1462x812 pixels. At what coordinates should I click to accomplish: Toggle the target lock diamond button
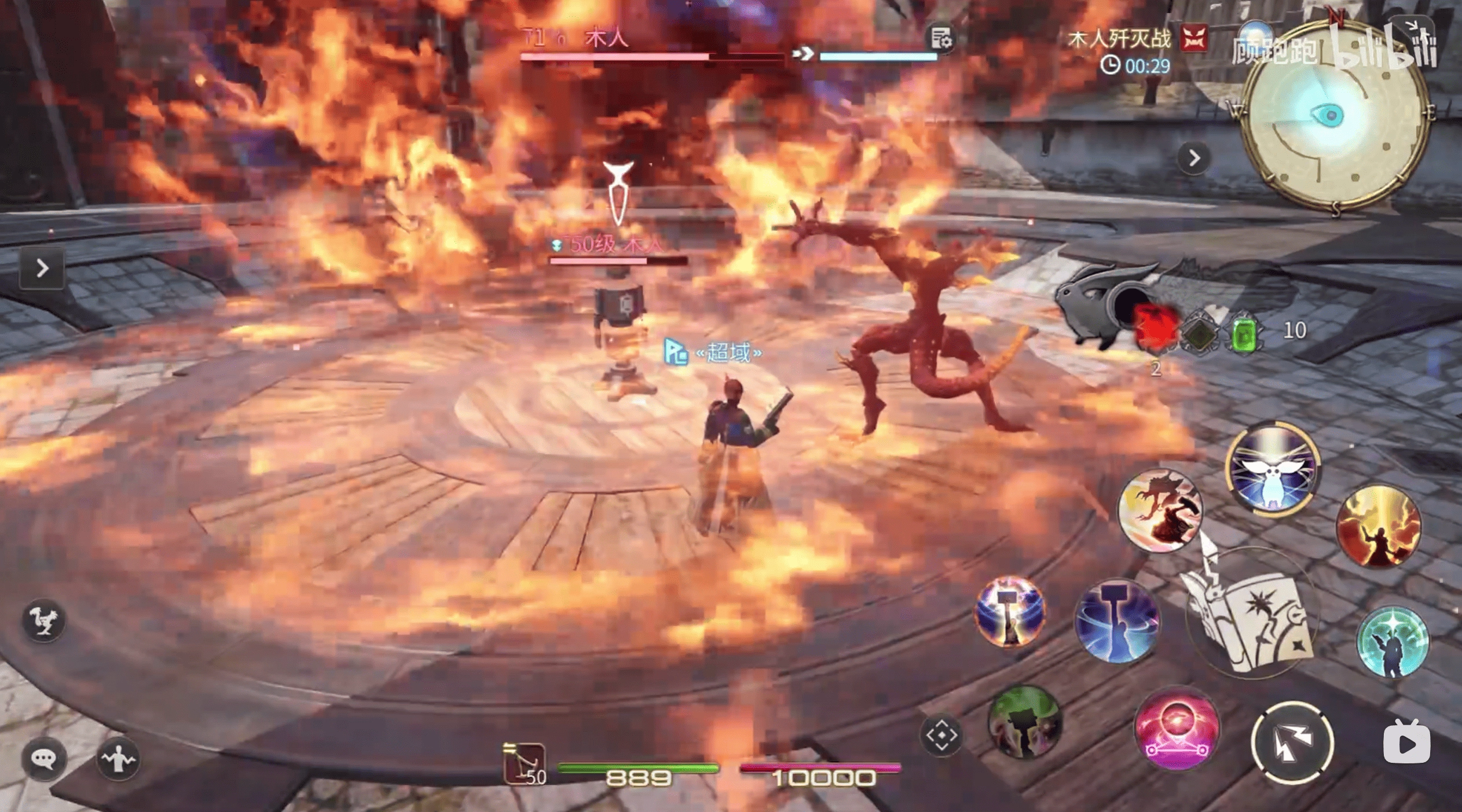tap(941, 735)
